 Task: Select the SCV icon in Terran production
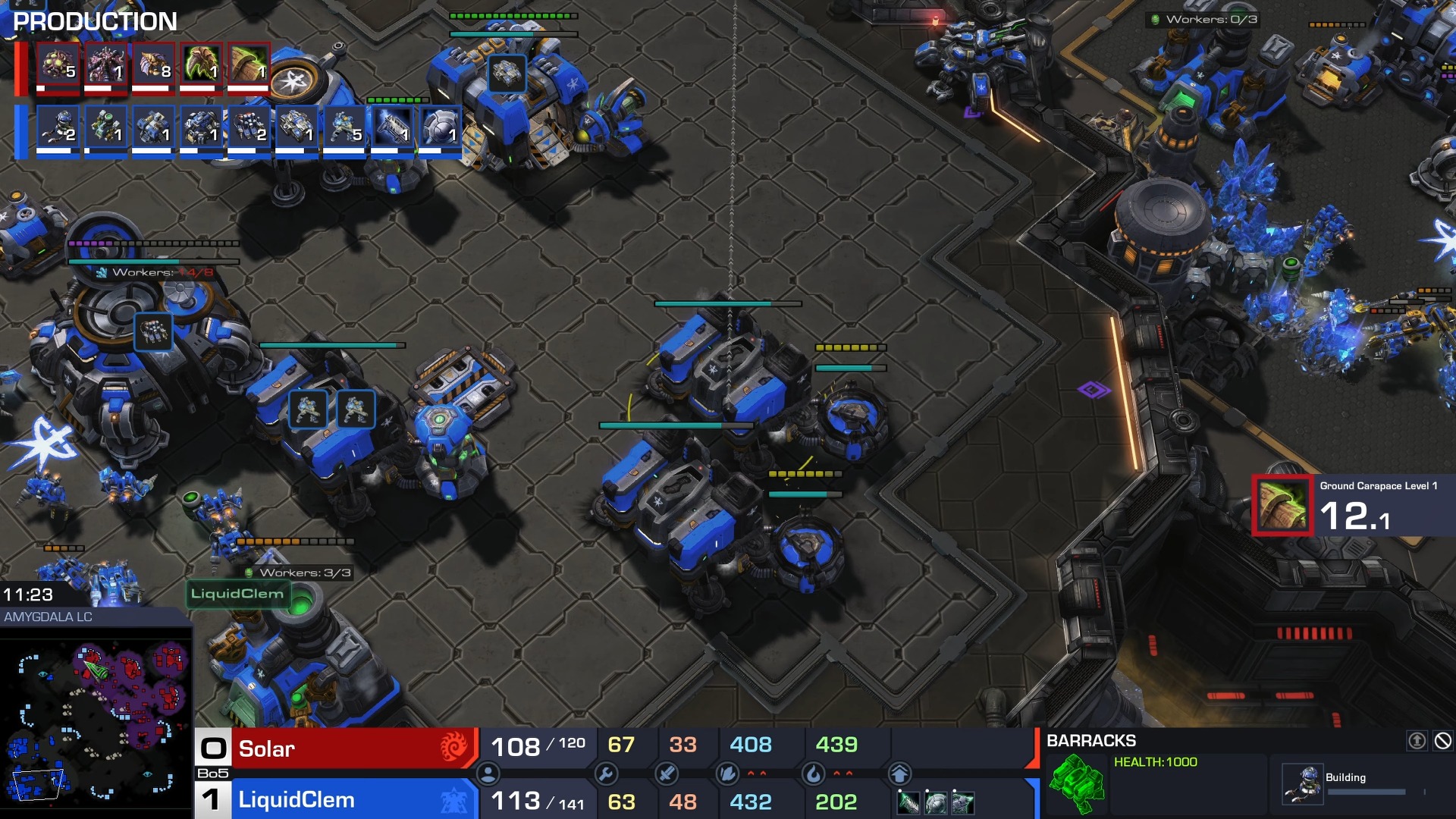pos(57,127)
